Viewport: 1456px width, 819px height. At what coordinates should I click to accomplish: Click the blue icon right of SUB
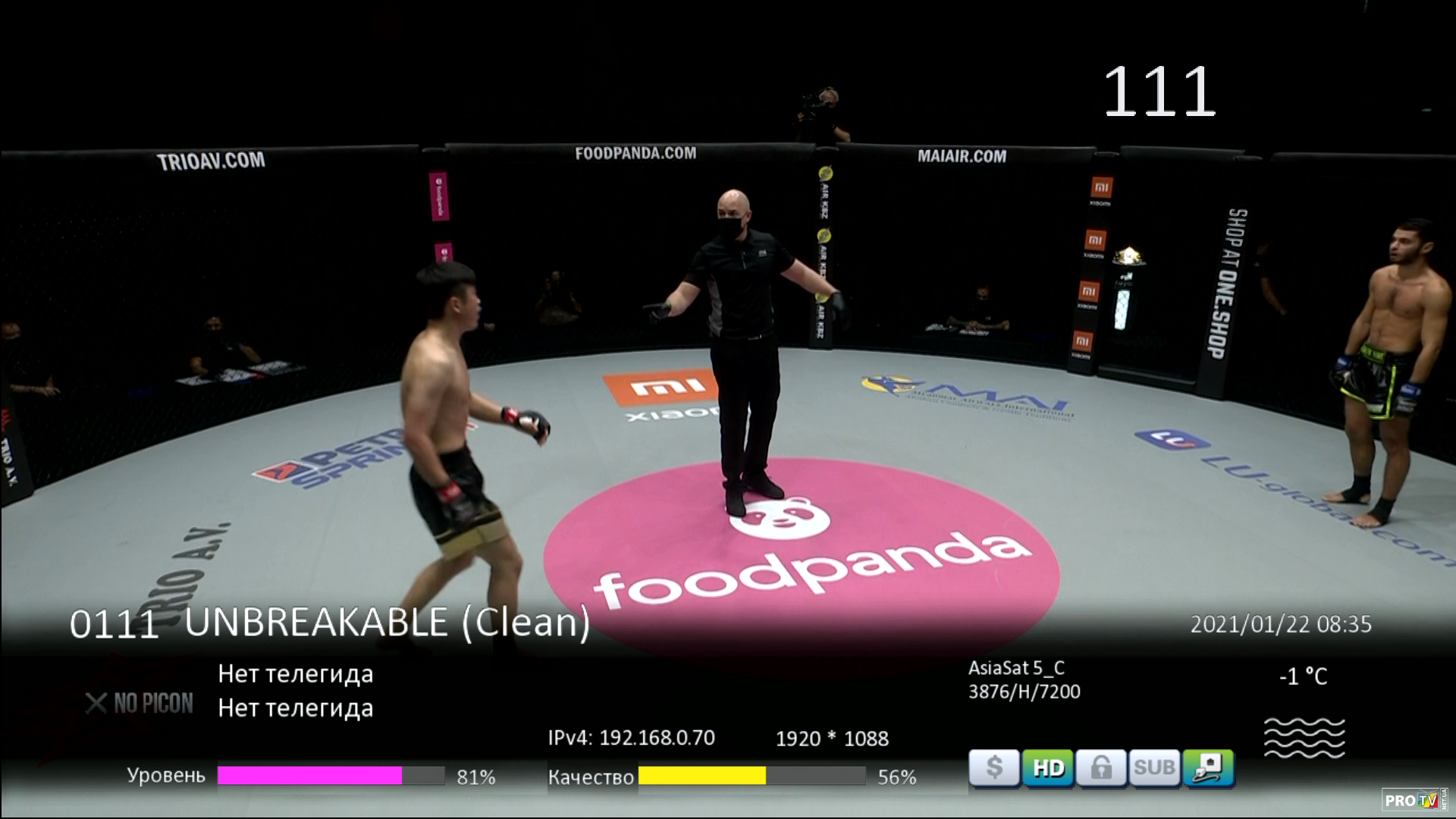[x=1208, y=768]
